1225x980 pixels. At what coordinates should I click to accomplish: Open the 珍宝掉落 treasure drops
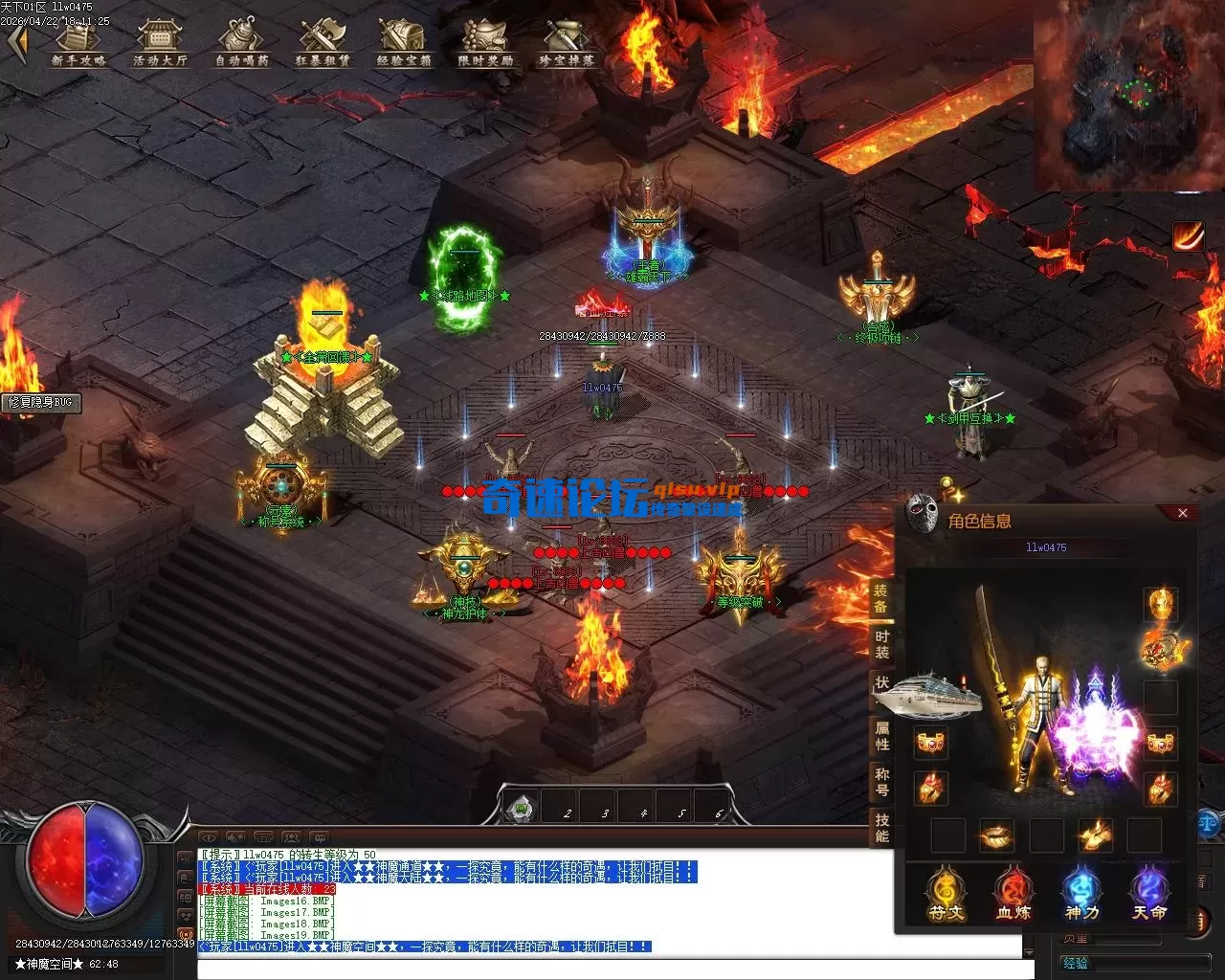(x=567, y=42)
